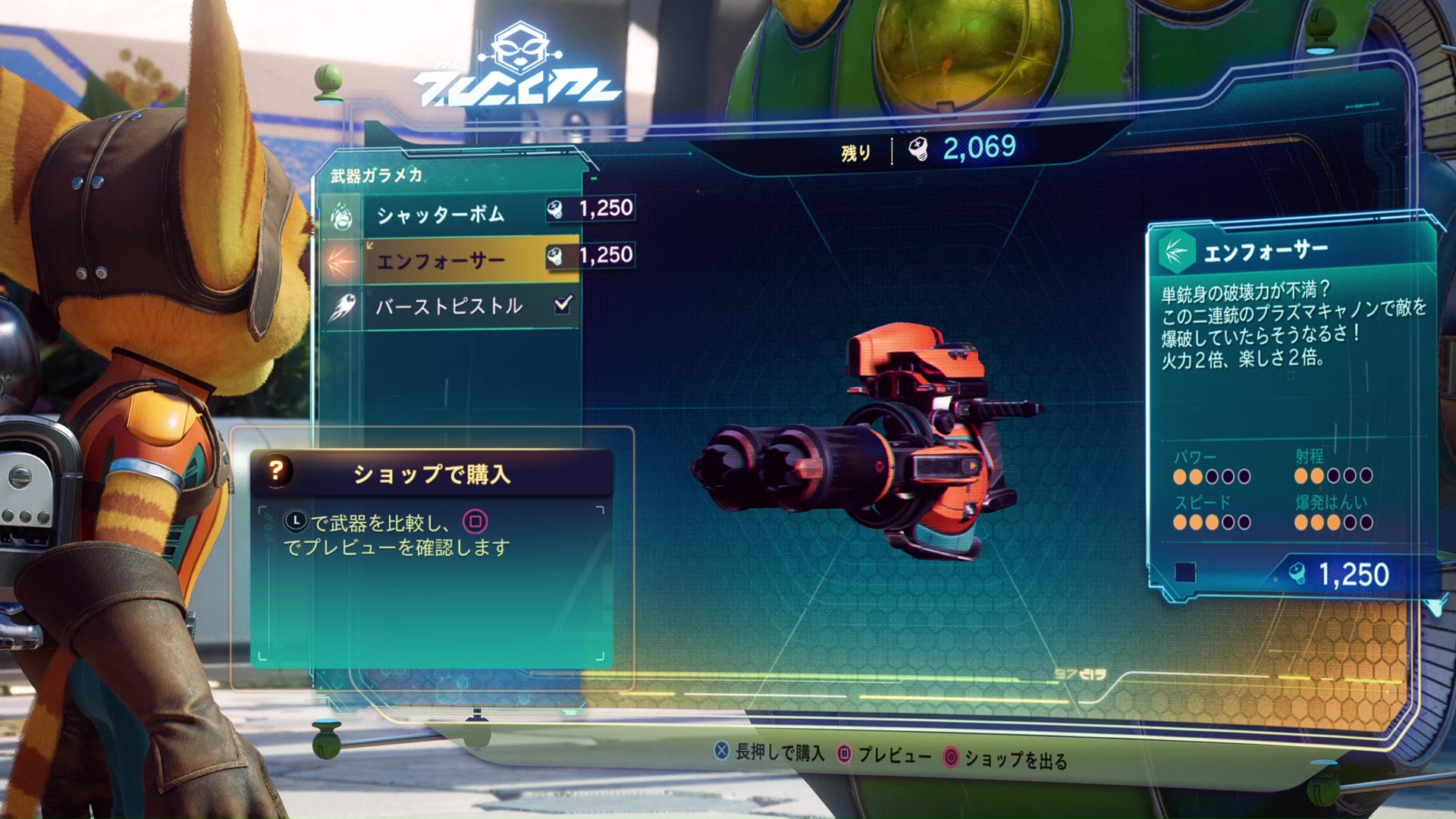Viewport: 1456px width, 819px height.
Task: Click the third filled パワー stat pip
Action: tap(1213, 478)
